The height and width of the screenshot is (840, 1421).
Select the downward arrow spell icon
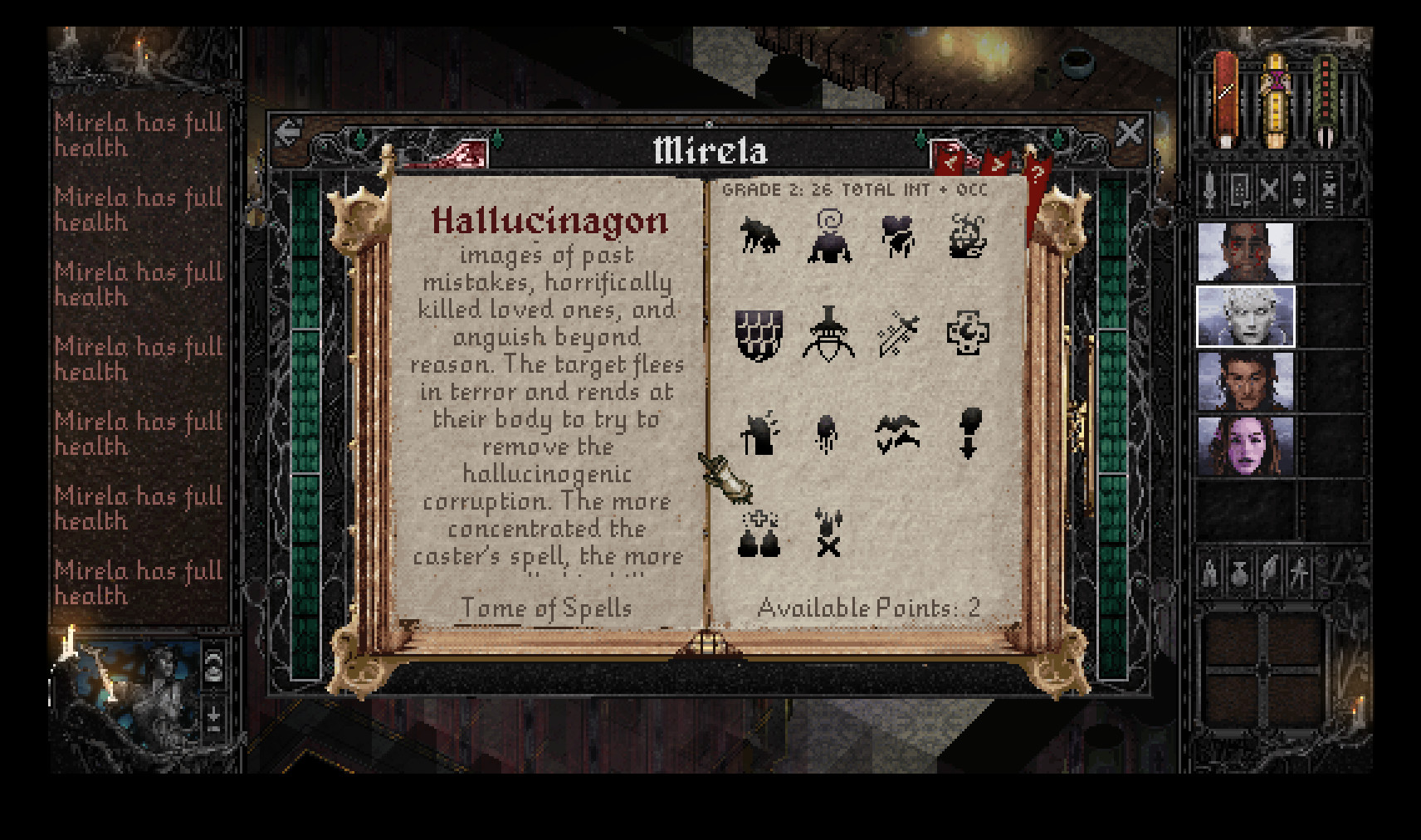971,434
